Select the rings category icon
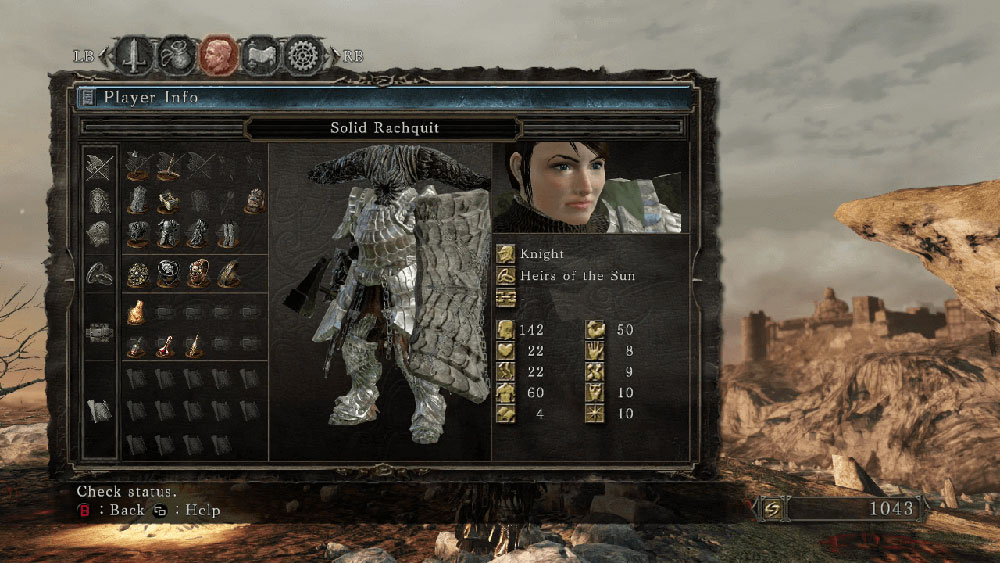The height and width of the screenshot is (563, 1000). pos(98,272)
